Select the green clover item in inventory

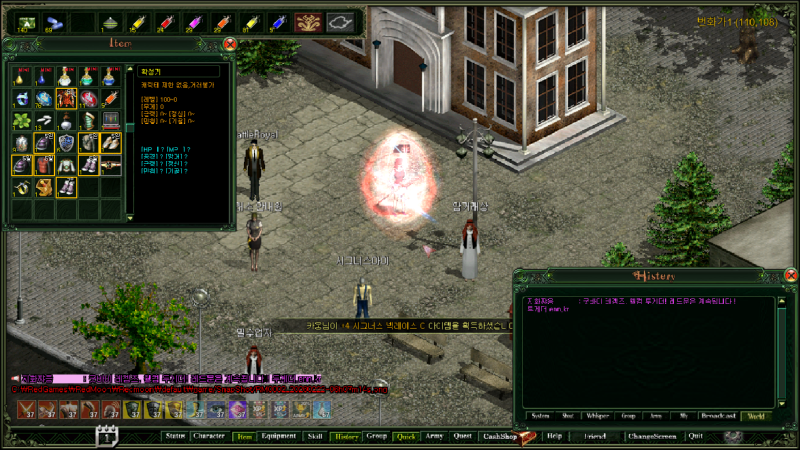(x=22, y=121)
